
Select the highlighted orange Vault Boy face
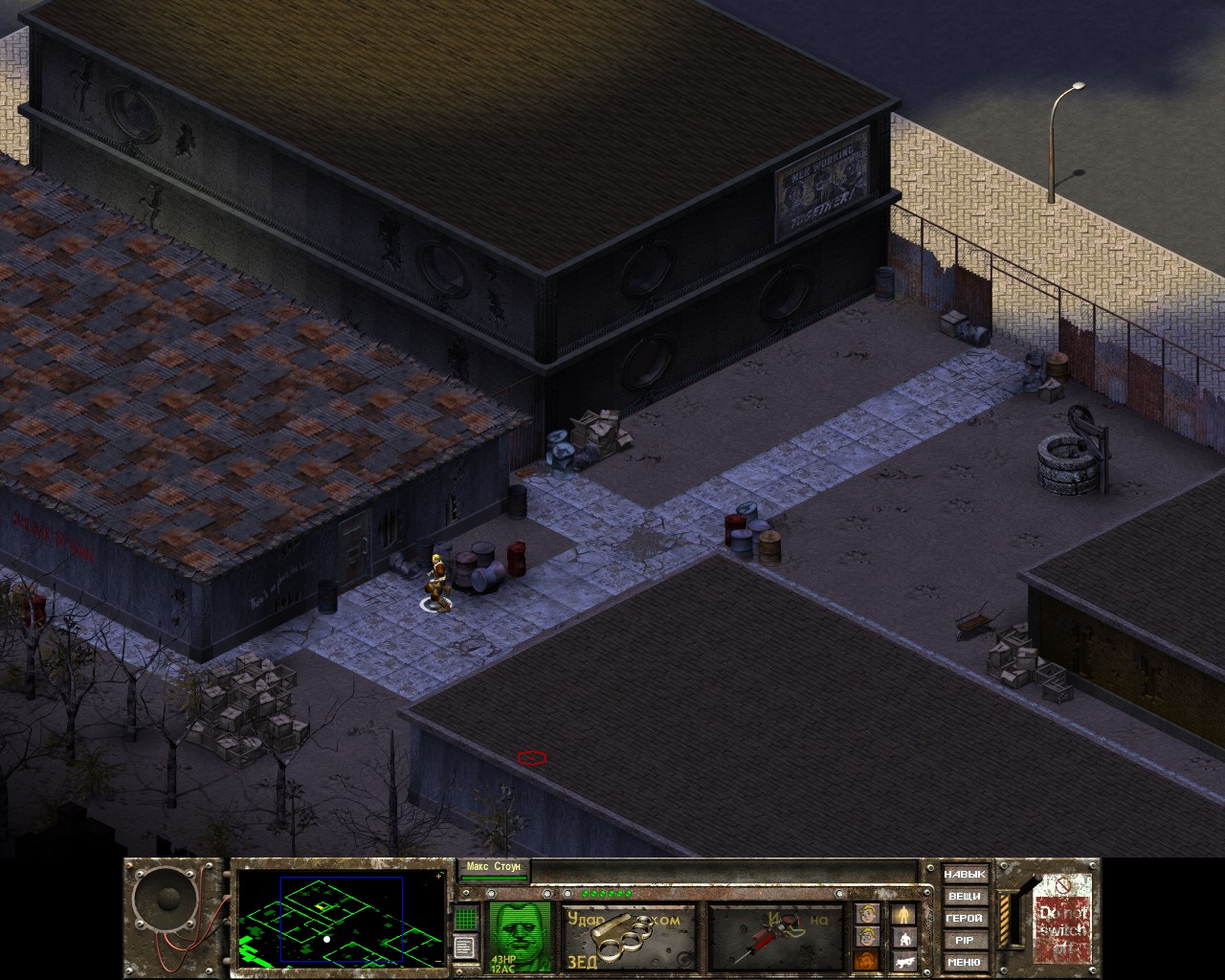tap(867, 962)
